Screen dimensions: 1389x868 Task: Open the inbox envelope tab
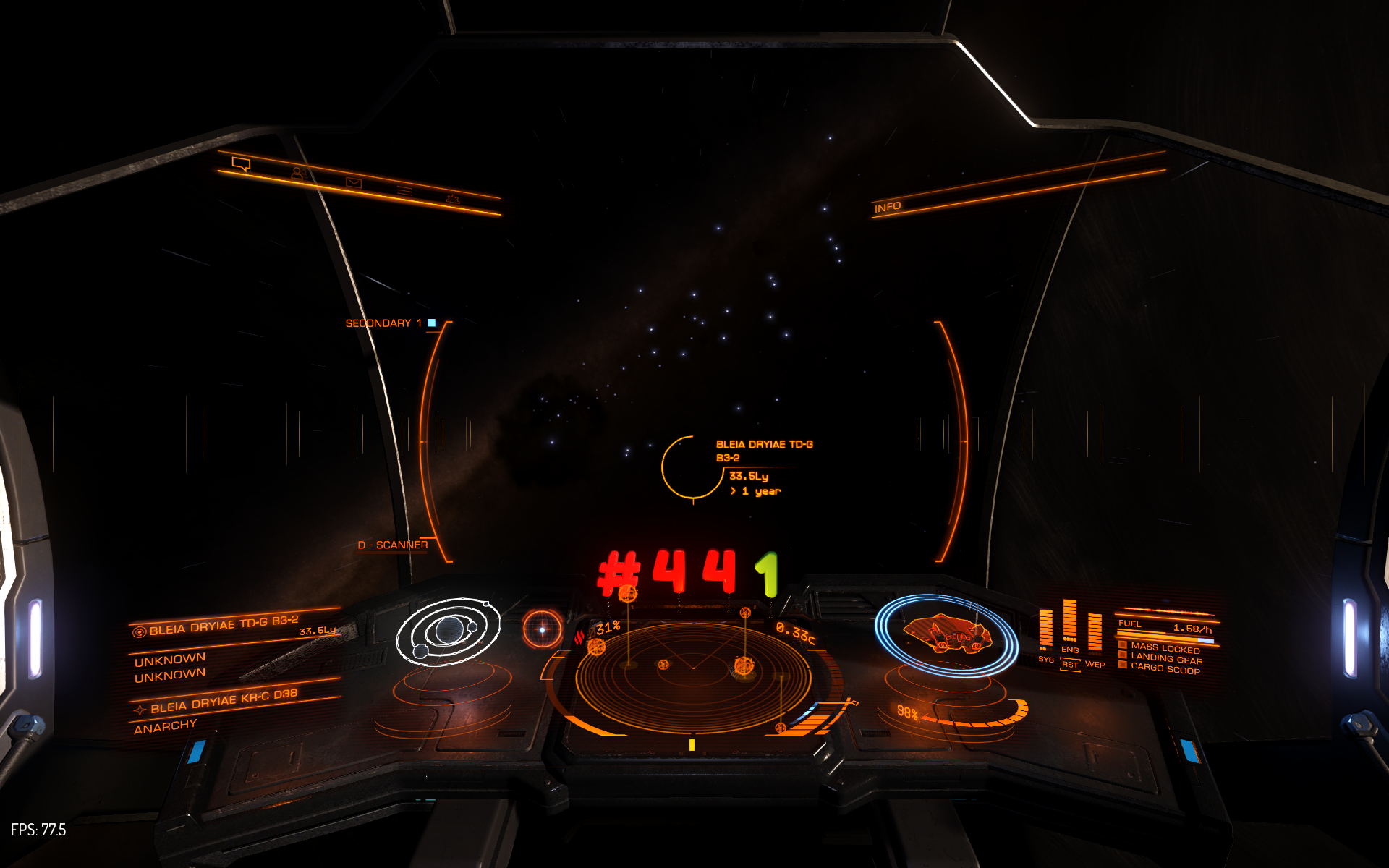click(353, 182)
